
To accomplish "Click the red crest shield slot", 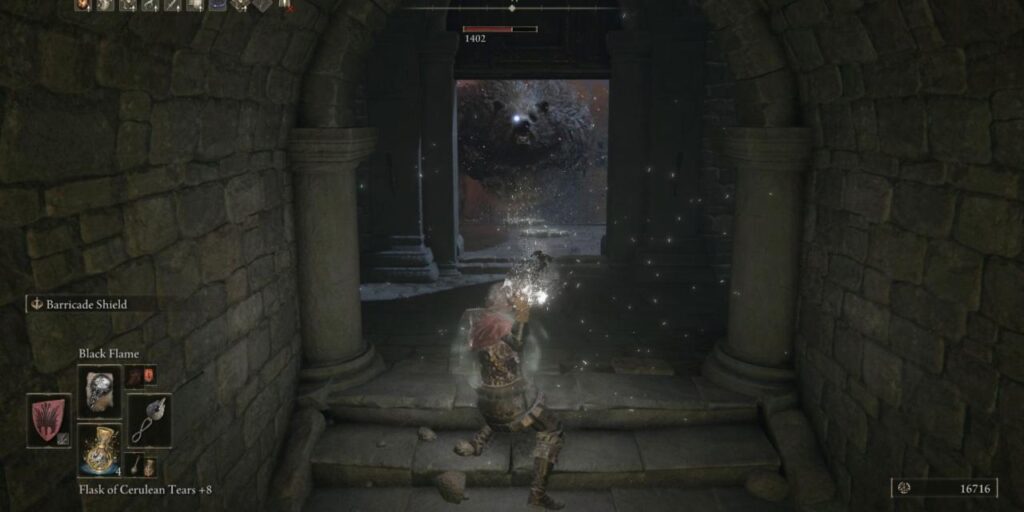I will click(x=48, y=419).
